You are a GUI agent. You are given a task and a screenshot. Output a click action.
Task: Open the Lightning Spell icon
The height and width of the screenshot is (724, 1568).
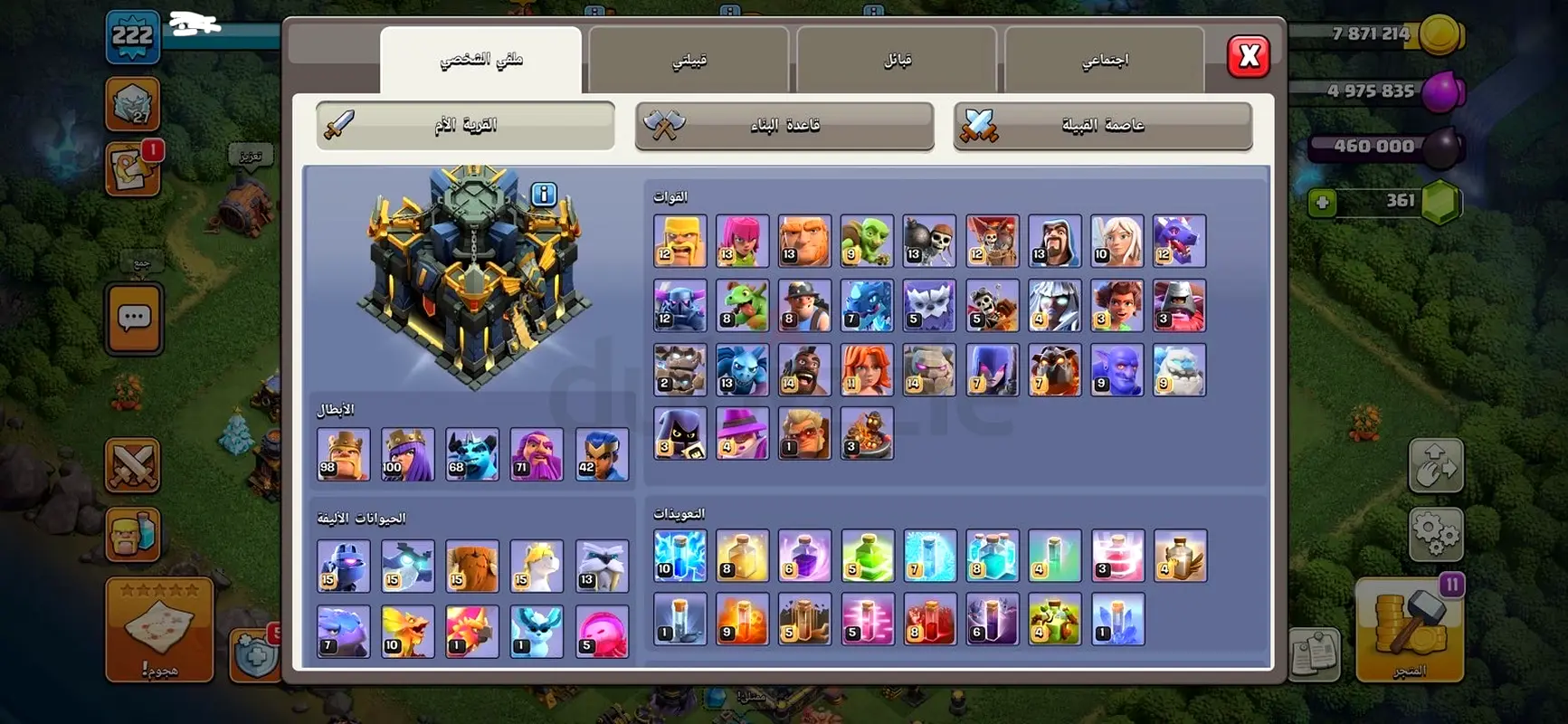(x=680, y=555)
